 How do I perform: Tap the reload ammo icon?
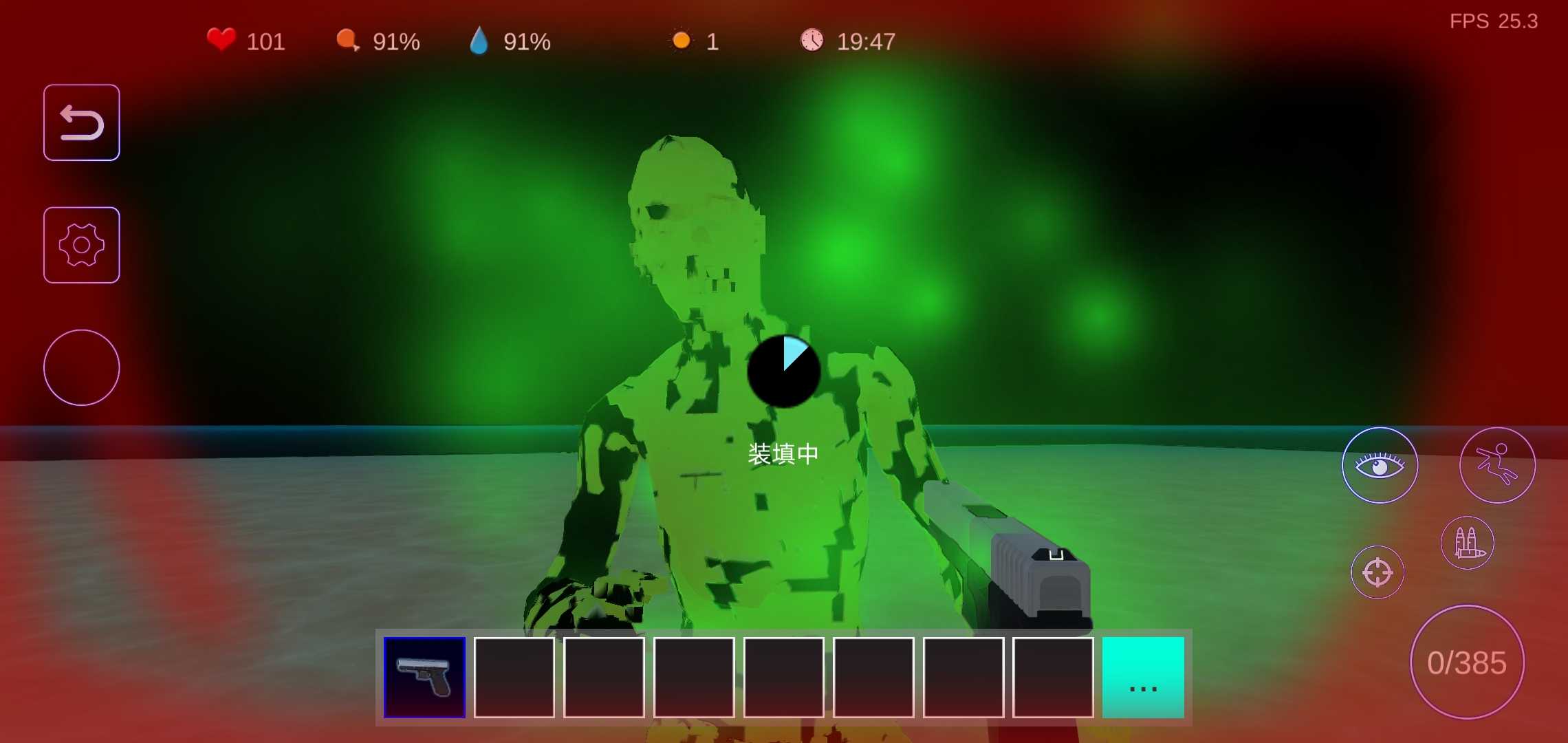1468,543
